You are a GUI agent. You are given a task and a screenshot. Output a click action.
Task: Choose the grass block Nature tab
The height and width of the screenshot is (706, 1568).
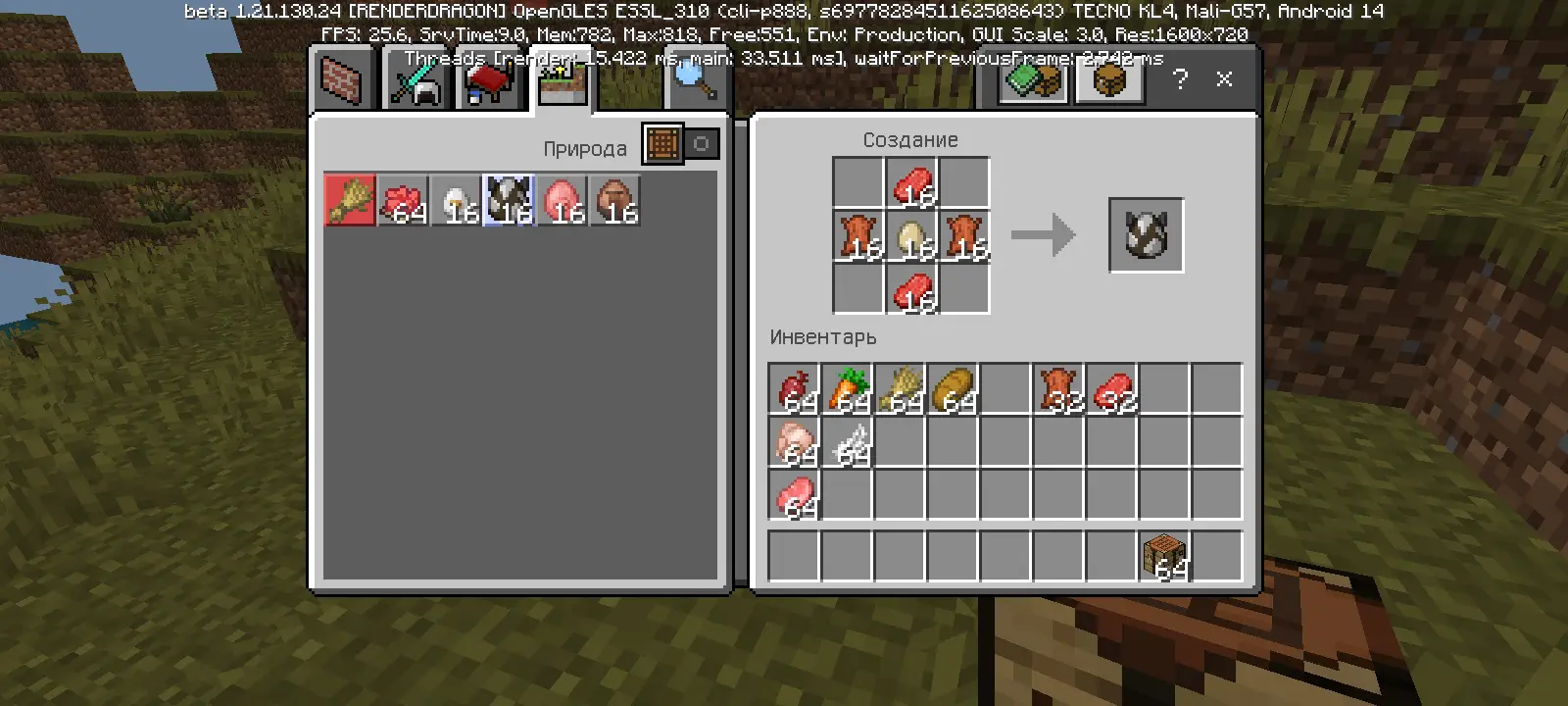click(x=562, y=80)
